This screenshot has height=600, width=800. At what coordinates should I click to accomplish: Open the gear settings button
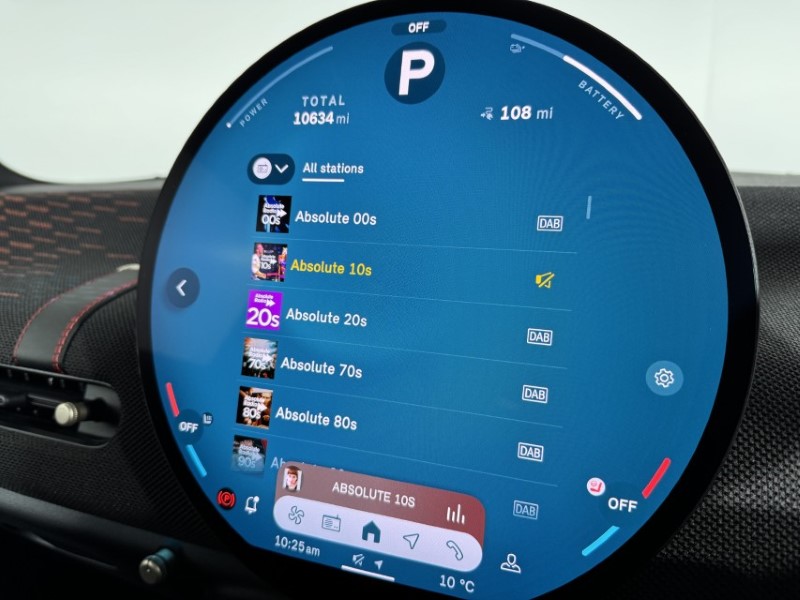663,377
